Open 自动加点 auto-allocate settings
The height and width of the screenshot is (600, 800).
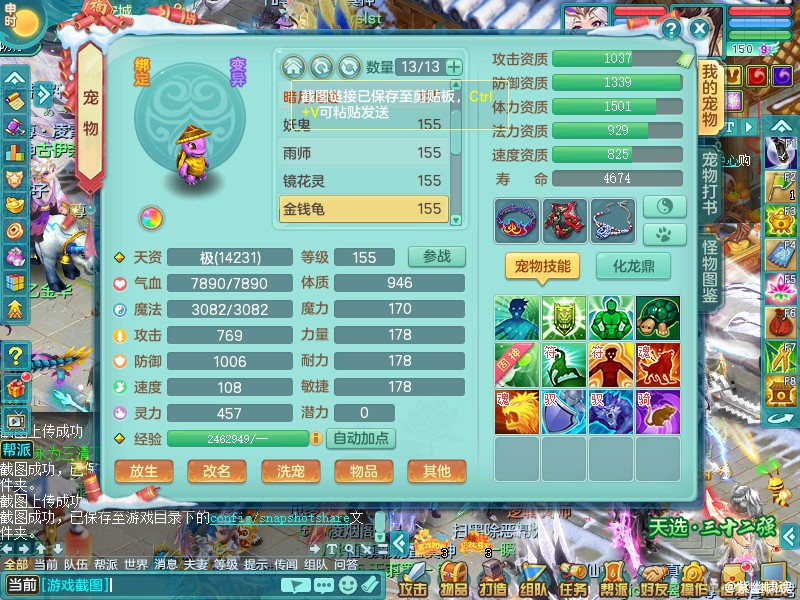[x=363, y=438]
